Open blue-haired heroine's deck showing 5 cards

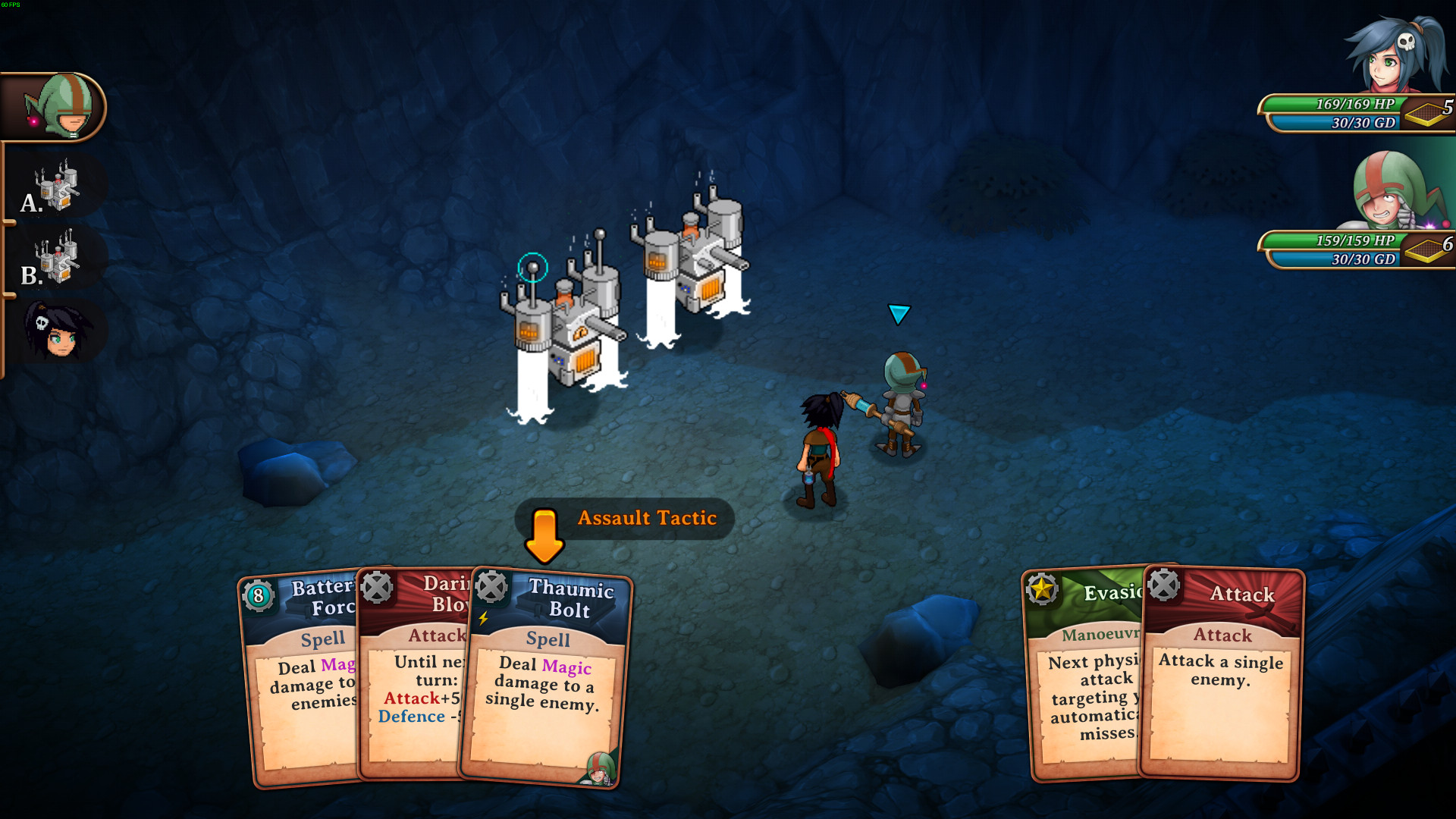(1429, 112)
